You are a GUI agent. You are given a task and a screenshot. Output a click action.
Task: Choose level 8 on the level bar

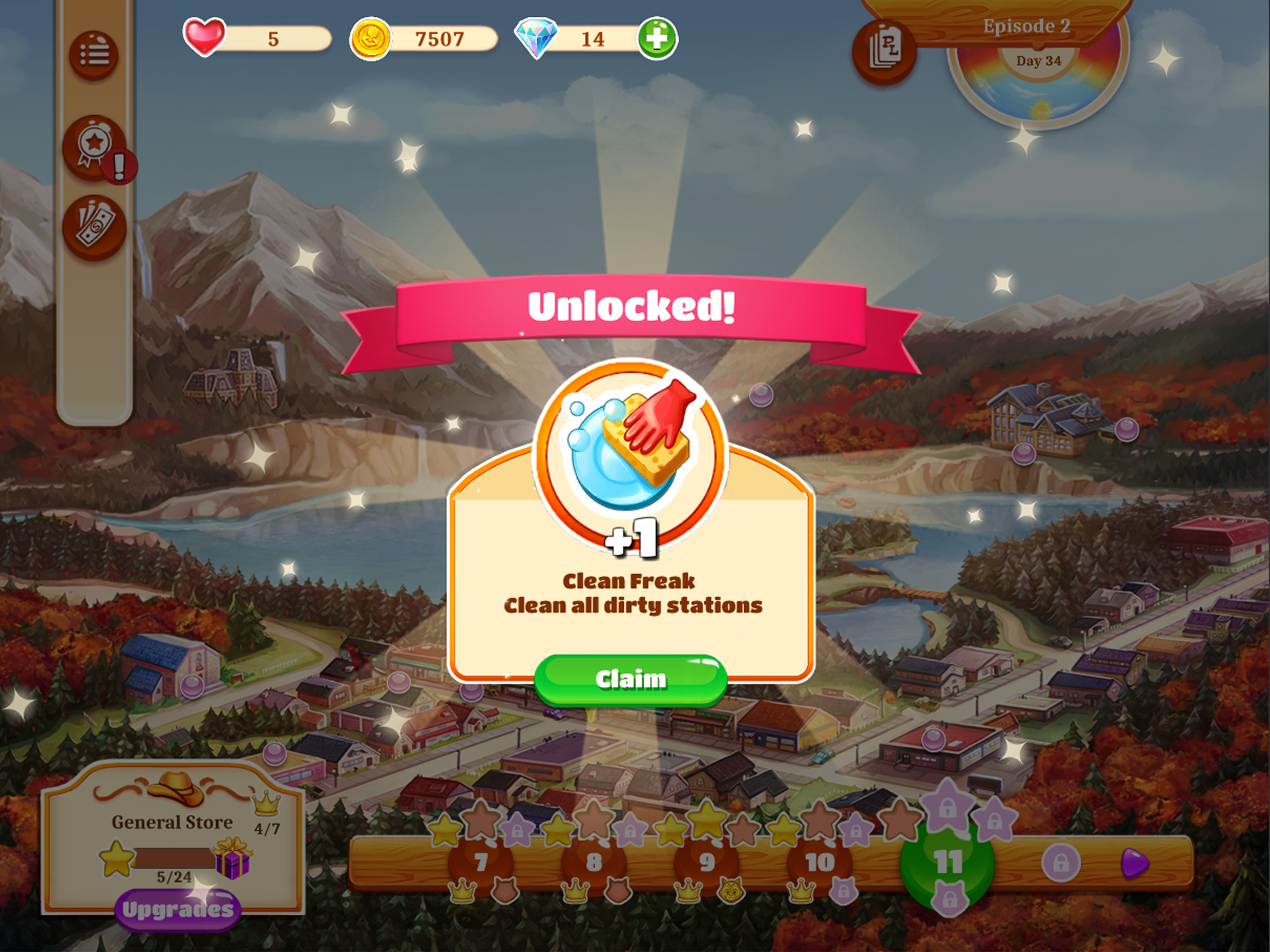tap(594, 862)
